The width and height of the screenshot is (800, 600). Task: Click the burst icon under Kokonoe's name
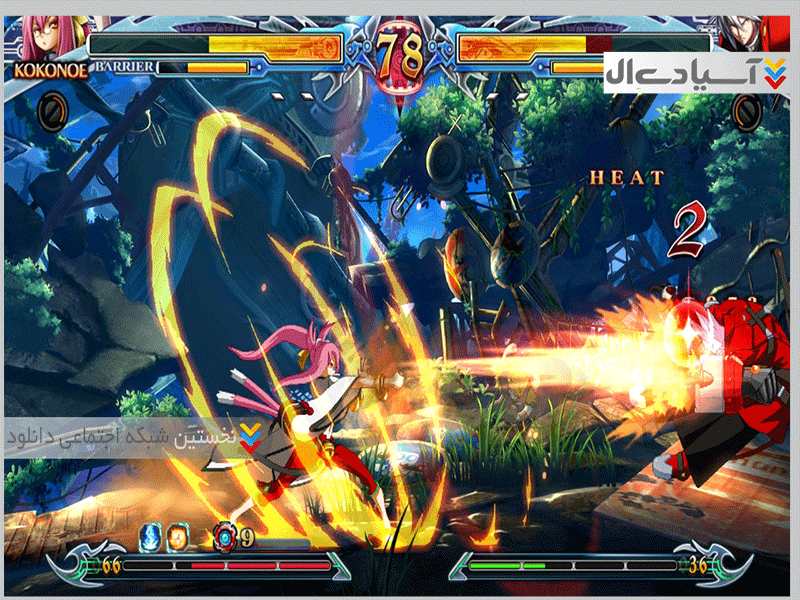(x=52, y=110)
